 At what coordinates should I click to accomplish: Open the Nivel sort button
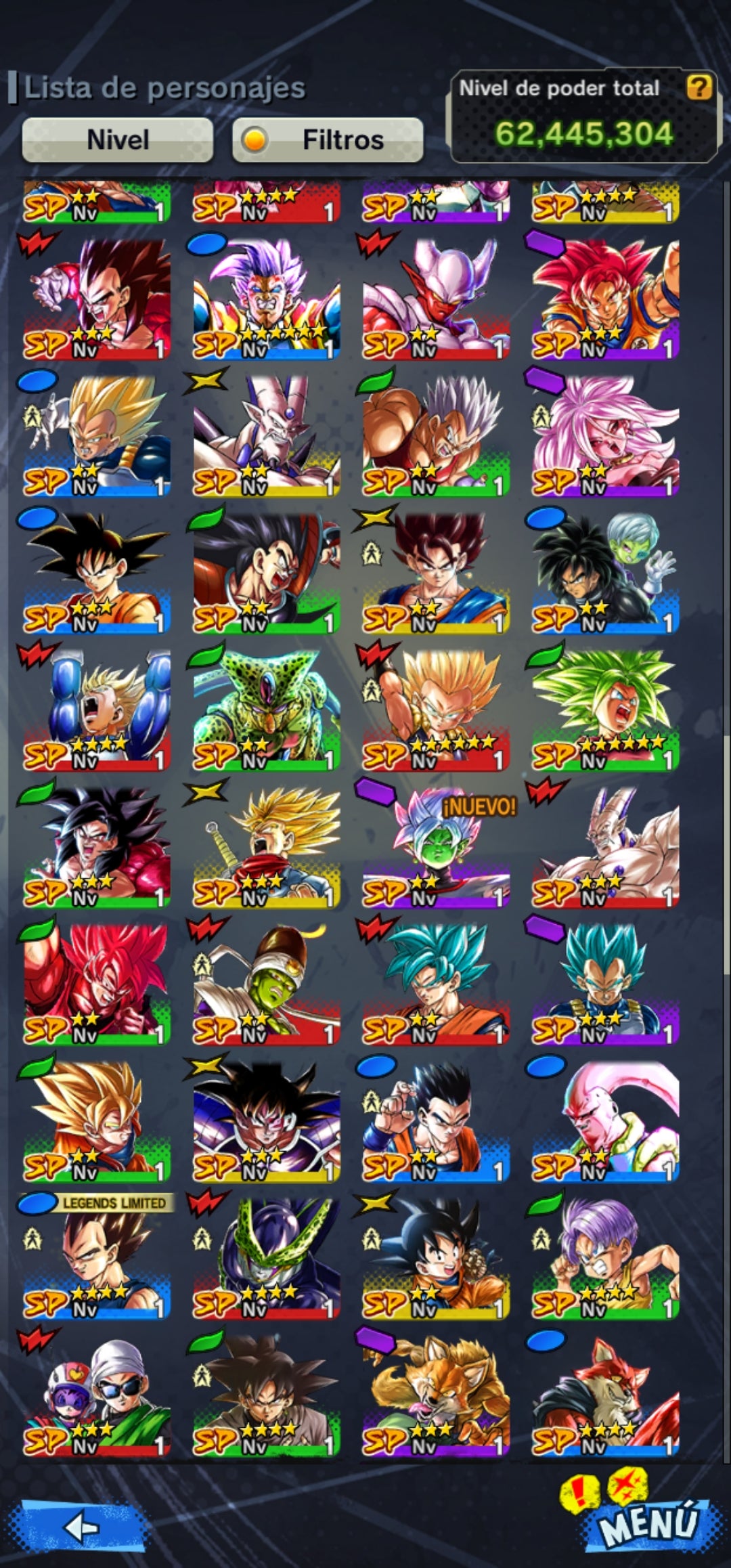click(x=118, y=140)
